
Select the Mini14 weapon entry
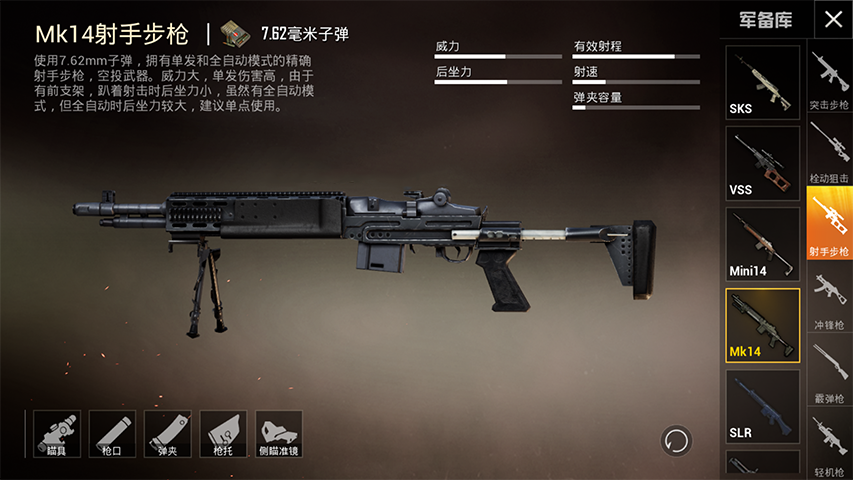pos(762,245)
